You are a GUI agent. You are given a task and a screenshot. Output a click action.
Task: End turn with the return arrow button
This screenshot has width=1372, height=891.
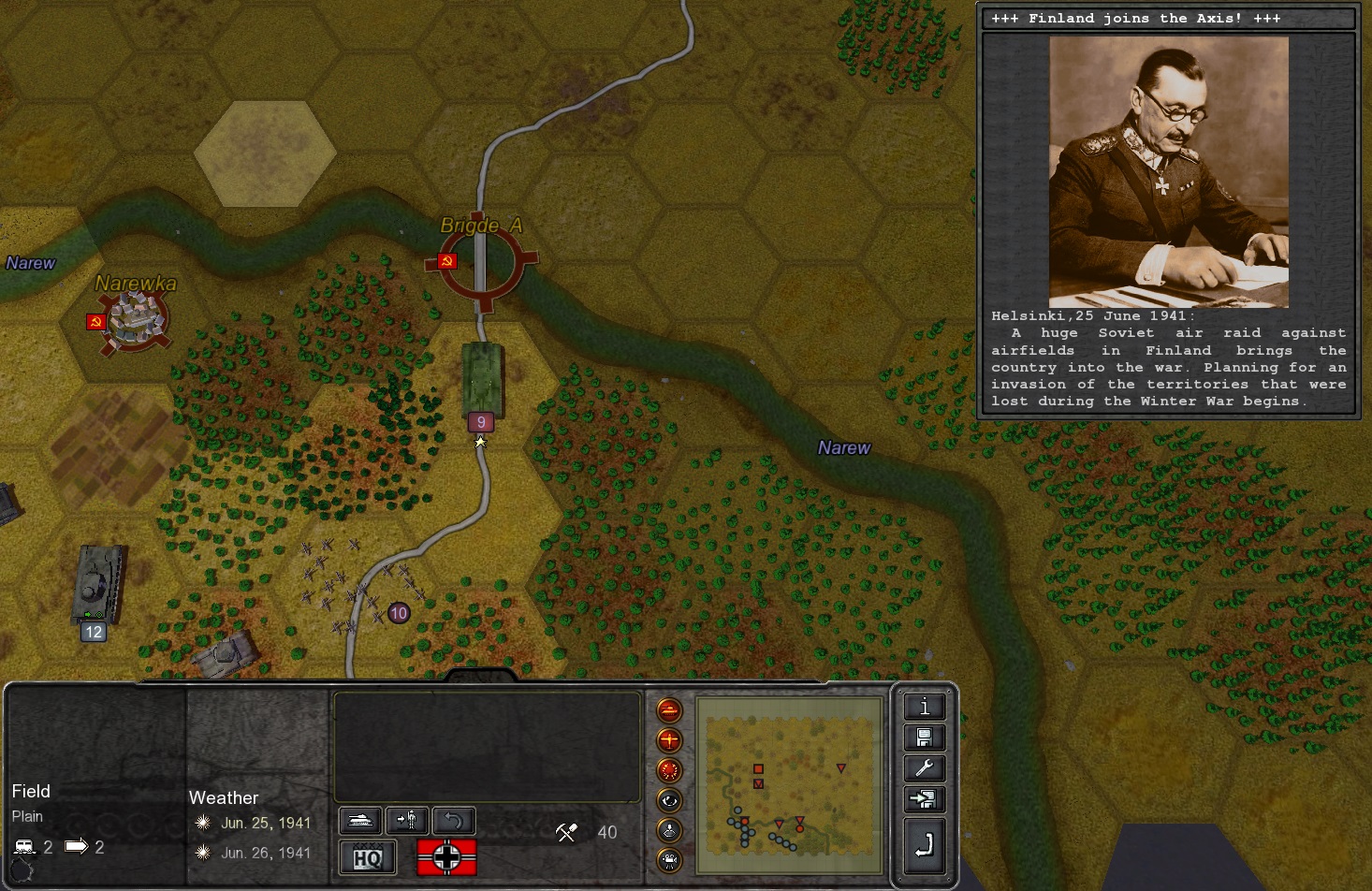click(924, 845)
